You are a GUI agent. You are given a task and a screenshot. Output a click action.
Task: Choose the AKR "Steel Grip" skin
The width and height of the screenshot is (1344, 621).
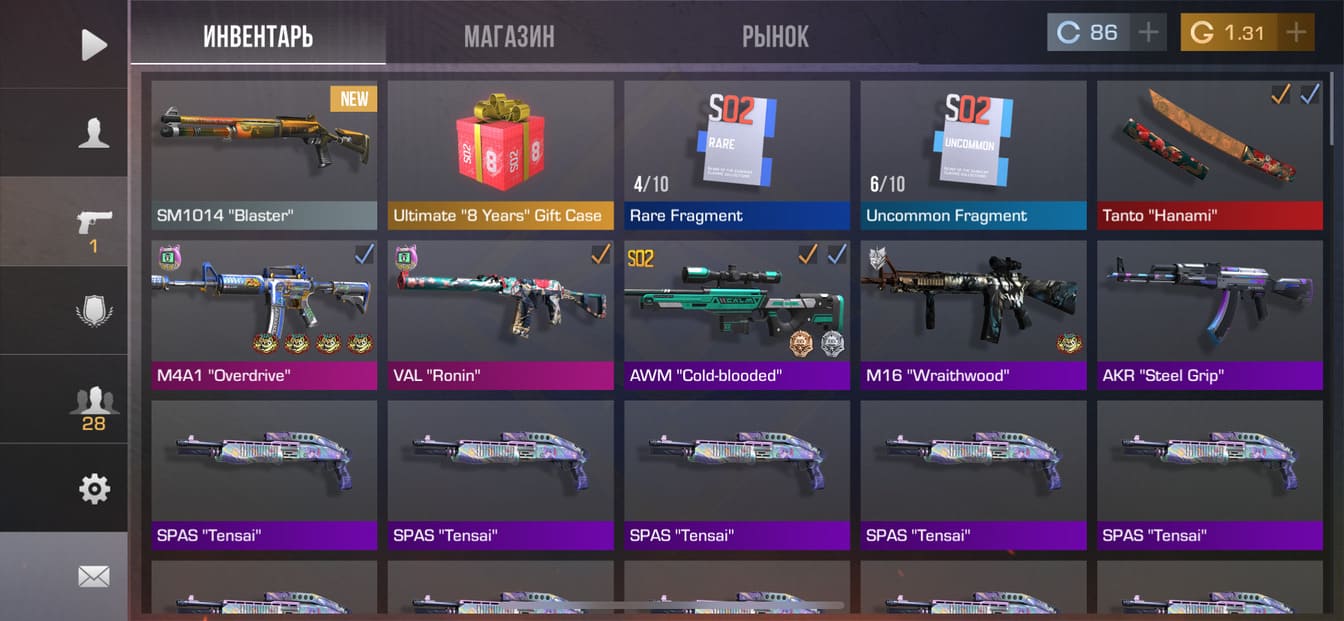(x=1209, y=315)
